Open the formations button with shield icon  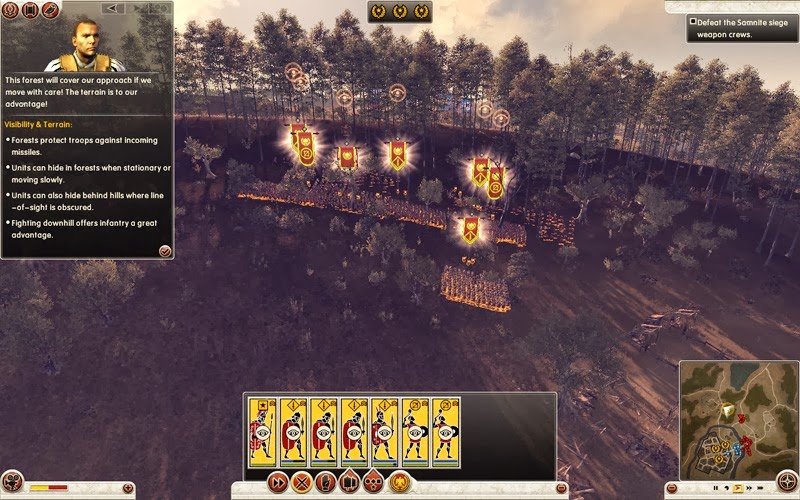pos(350,482)
